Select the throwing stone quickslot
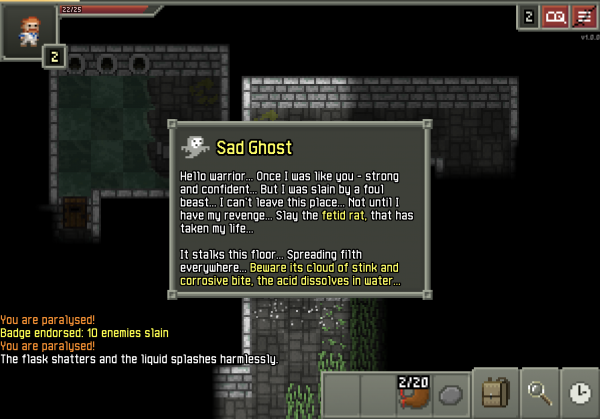Image resolution: width=600 pixels, height=419 pixels. 452,393
